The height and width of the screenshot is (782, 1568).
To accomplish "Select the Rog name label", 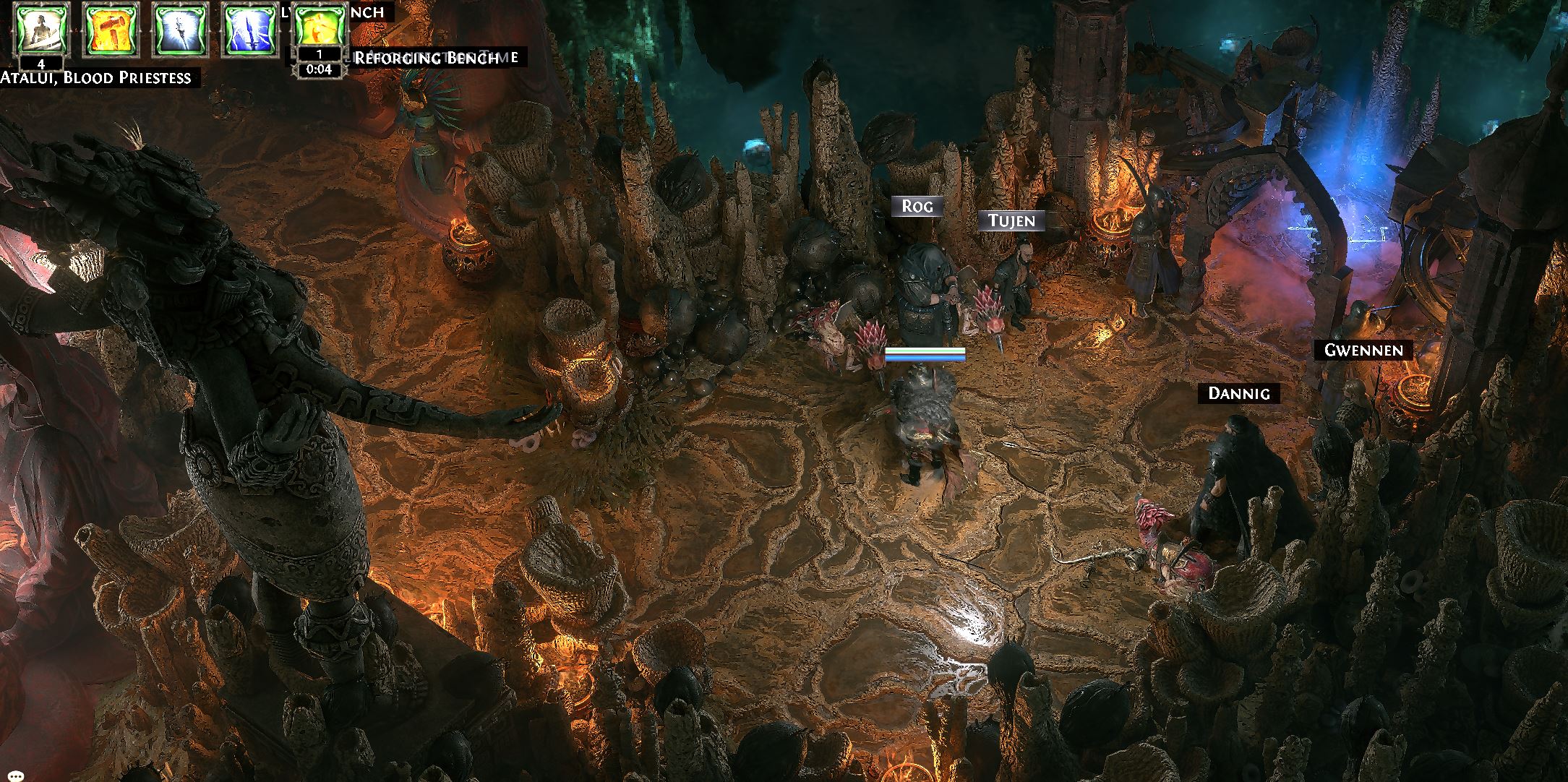I will (917, 207).
